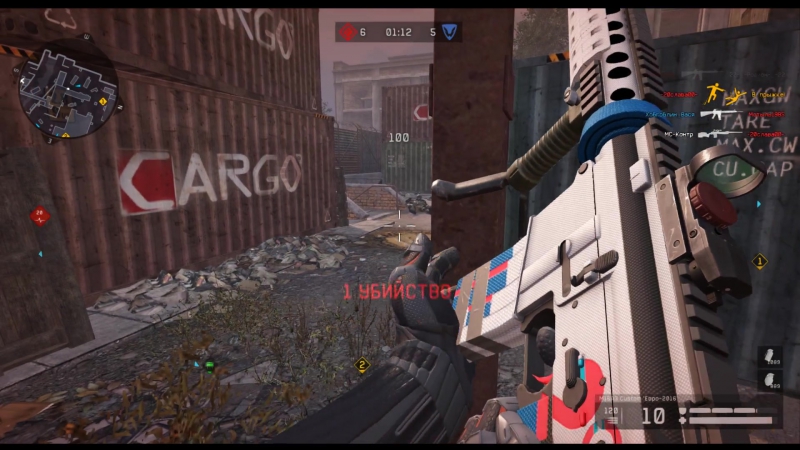This screenshot has height=450, width=800.
Task: Select the blue team emblem on scoreboard
Action: click(x=450, y=32)
